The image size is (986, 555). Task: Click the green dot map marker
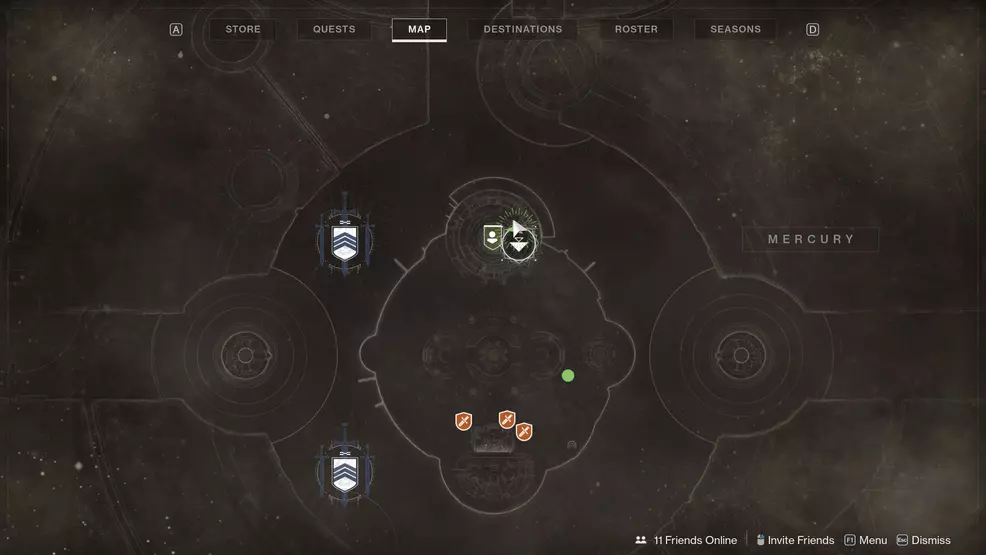(568, 376)
